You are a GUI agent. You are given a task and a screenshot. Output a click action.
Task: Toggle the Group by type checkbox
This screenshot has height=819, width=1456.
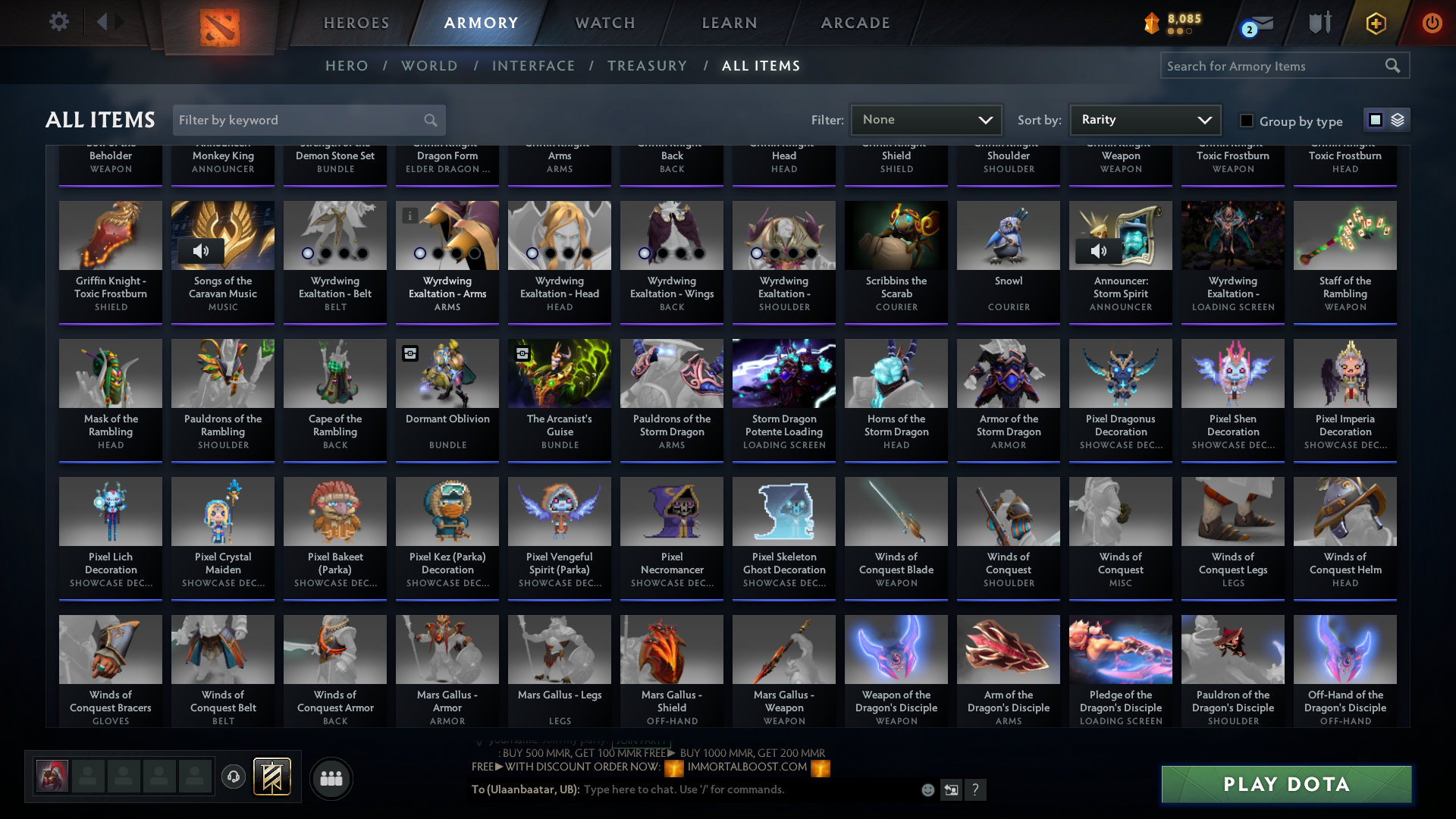1246,121
